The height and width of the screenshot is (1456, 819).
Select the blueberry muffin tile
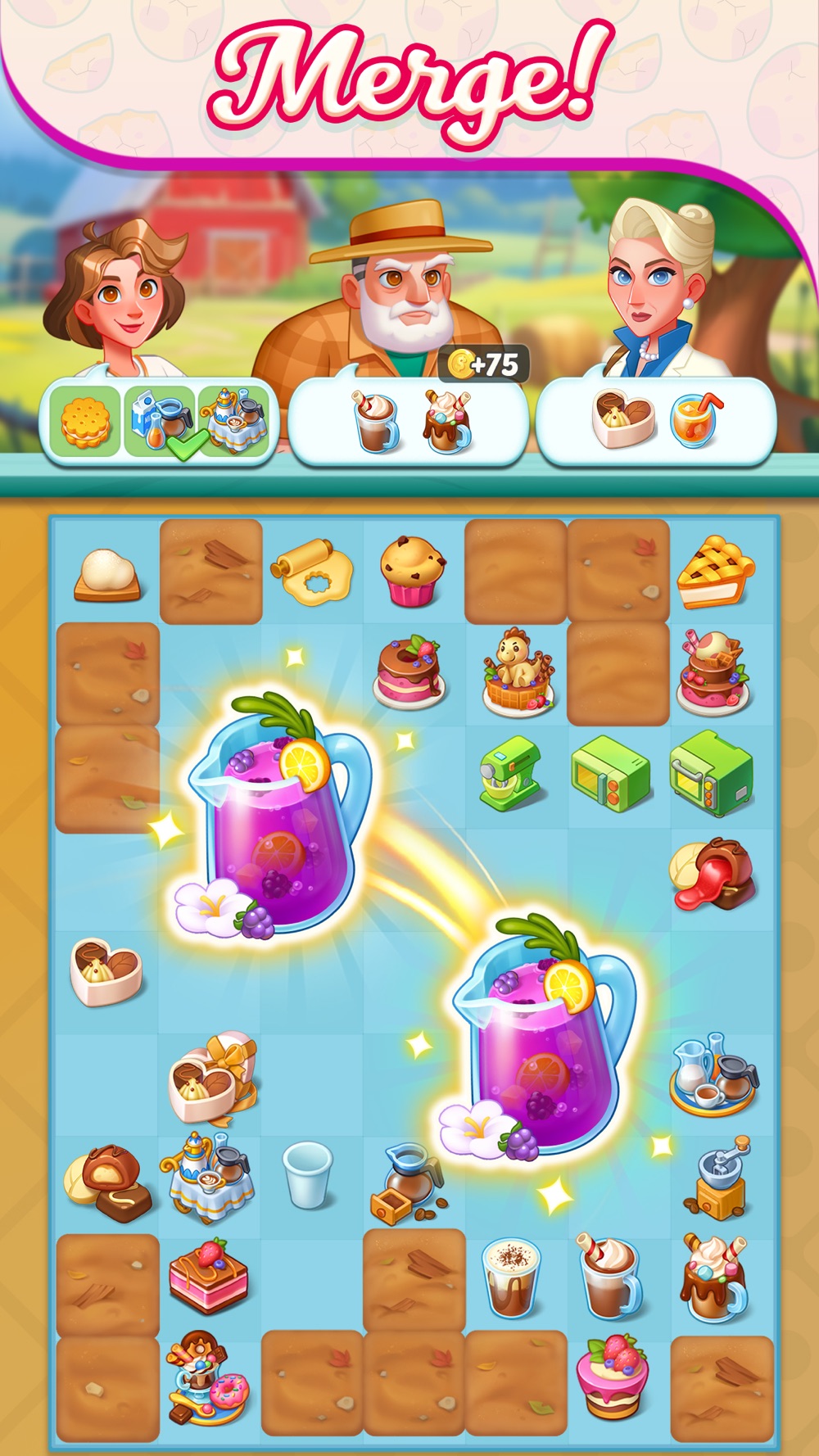[412, 571]
